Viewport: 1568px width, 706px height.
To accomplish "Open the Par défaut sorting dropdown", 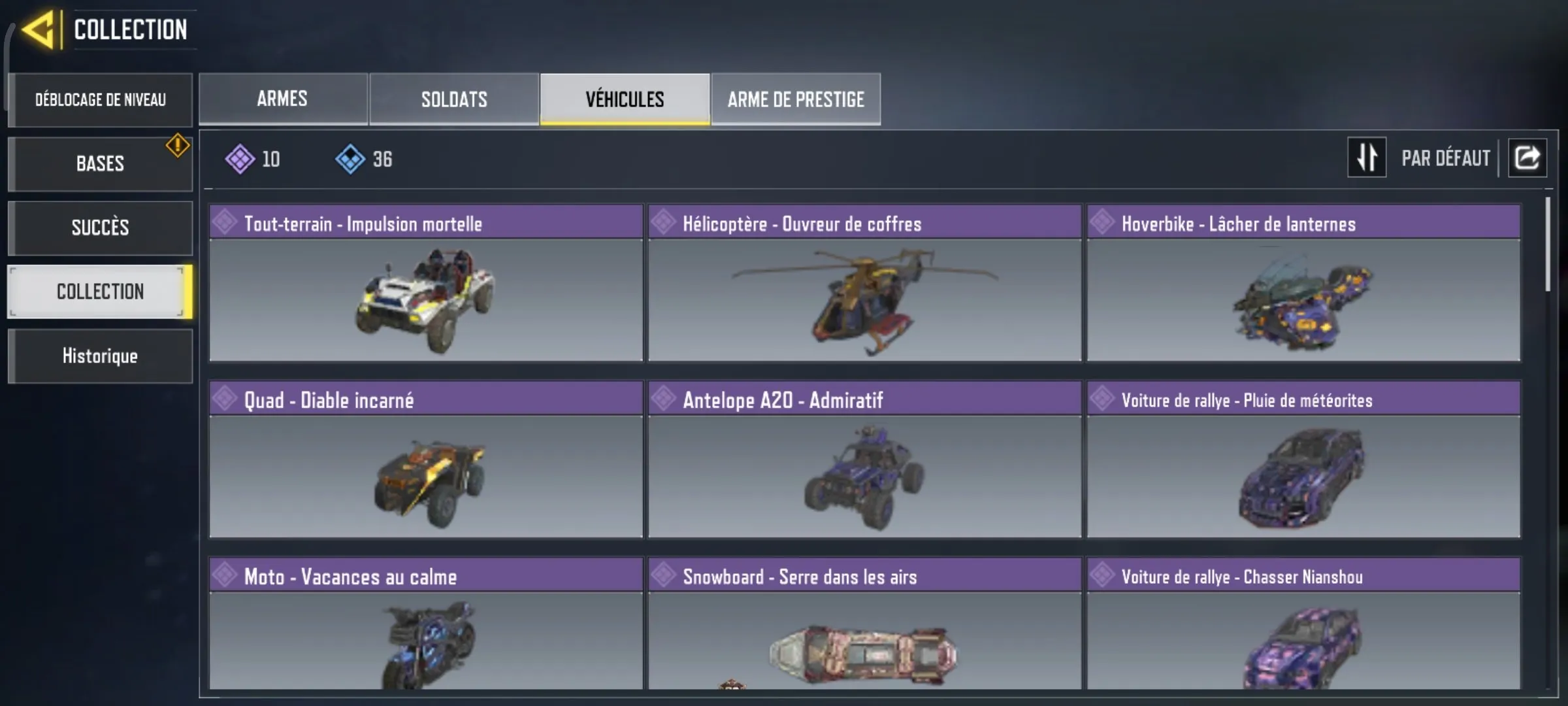I will tap(1445, 157).
